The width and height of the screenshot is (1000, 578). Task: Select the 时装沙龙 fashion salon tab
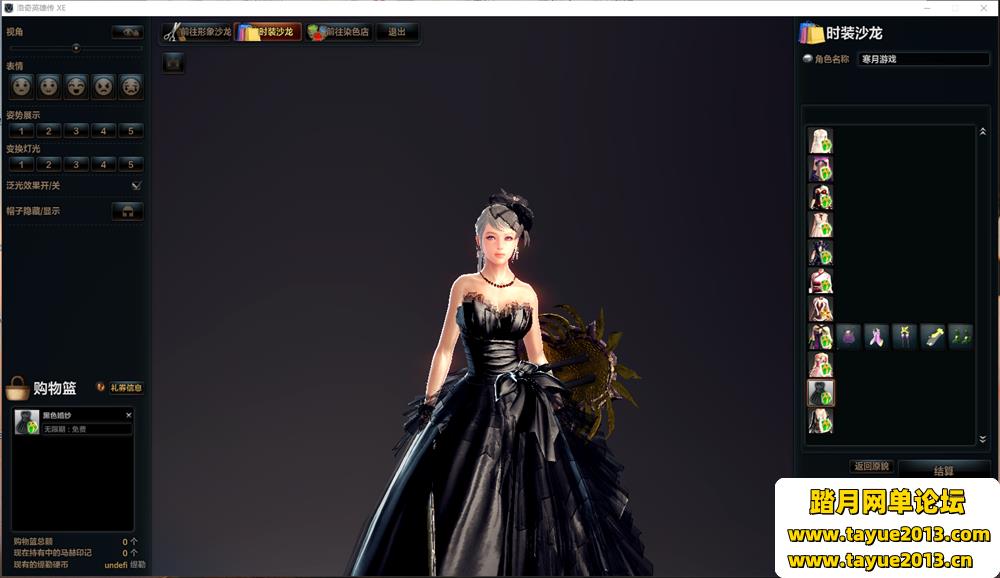point(268,32)
